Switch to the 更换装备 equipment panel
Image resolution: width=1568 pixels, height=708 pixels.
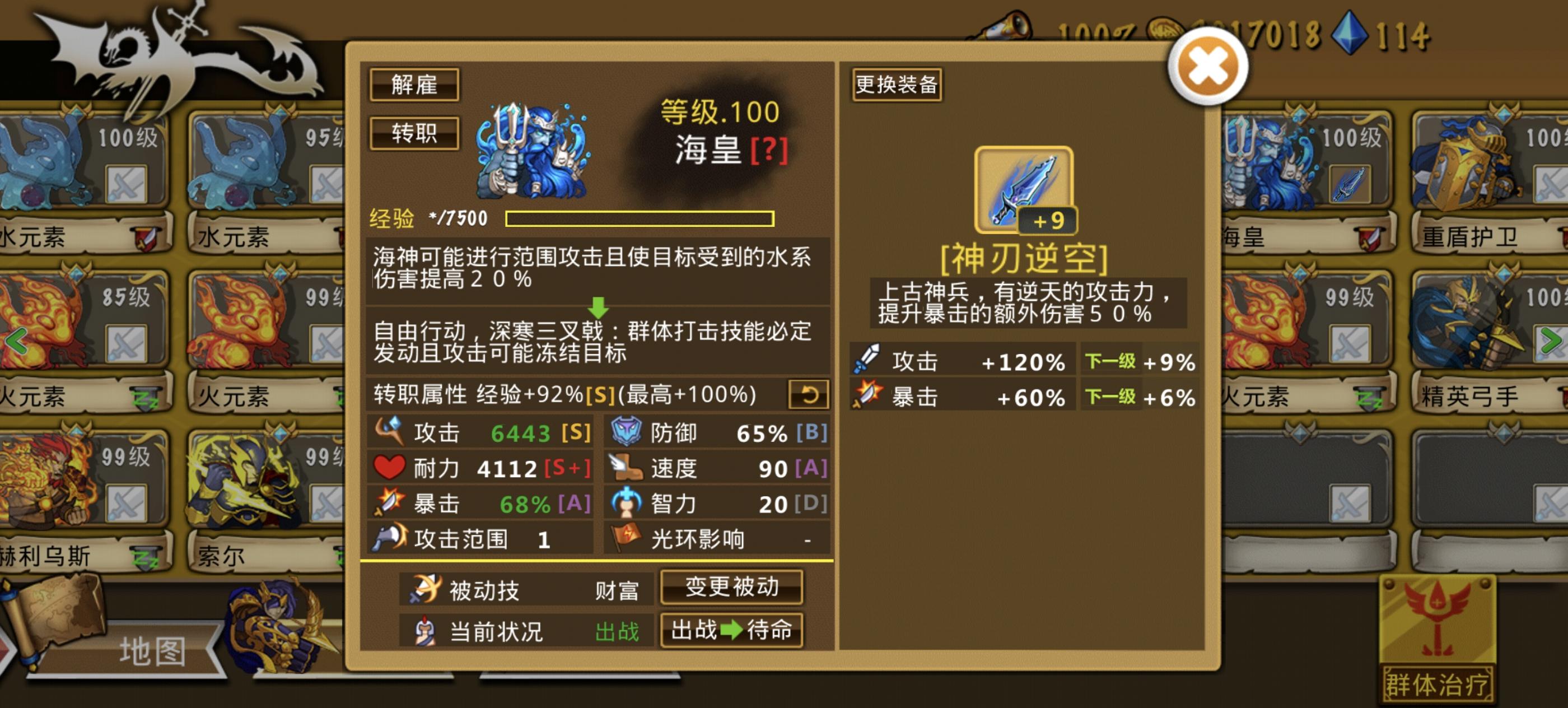tap(897, 85)
